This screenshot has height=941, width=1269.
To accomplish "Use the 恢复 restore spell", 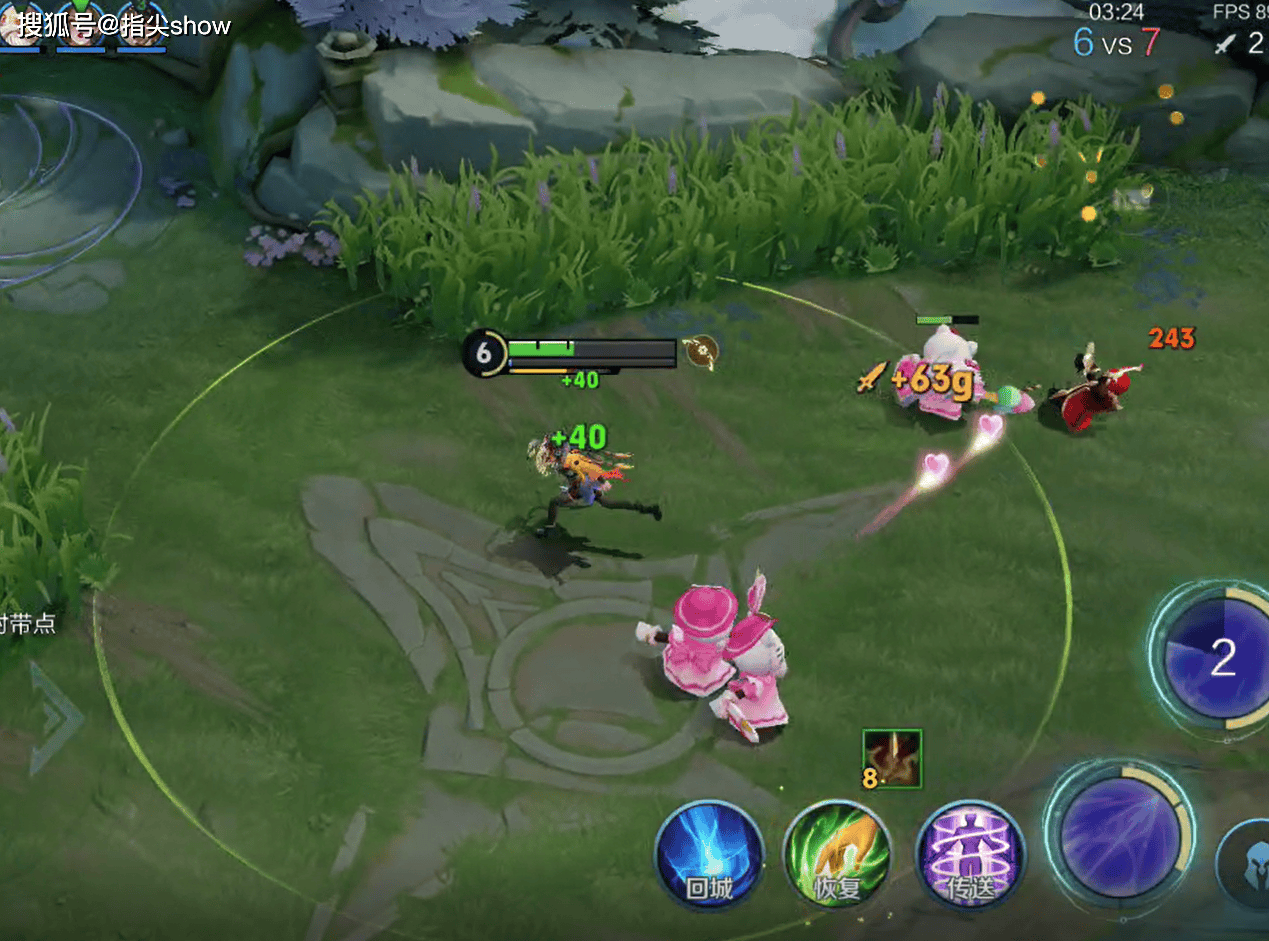I will tap(836, 855).
